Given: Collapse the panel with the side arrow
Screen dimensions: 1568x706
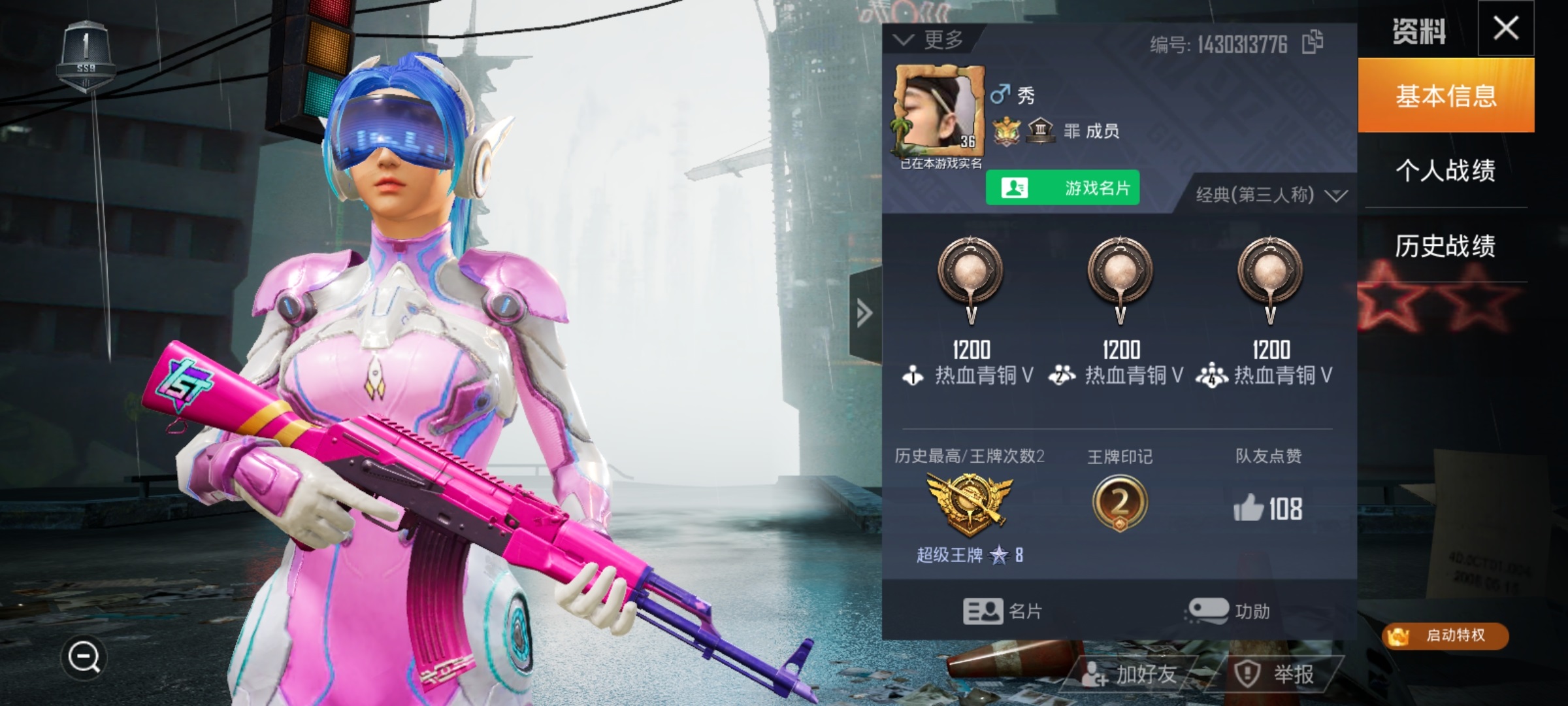Looking at the screenshot, I should (x=864, y=314).
